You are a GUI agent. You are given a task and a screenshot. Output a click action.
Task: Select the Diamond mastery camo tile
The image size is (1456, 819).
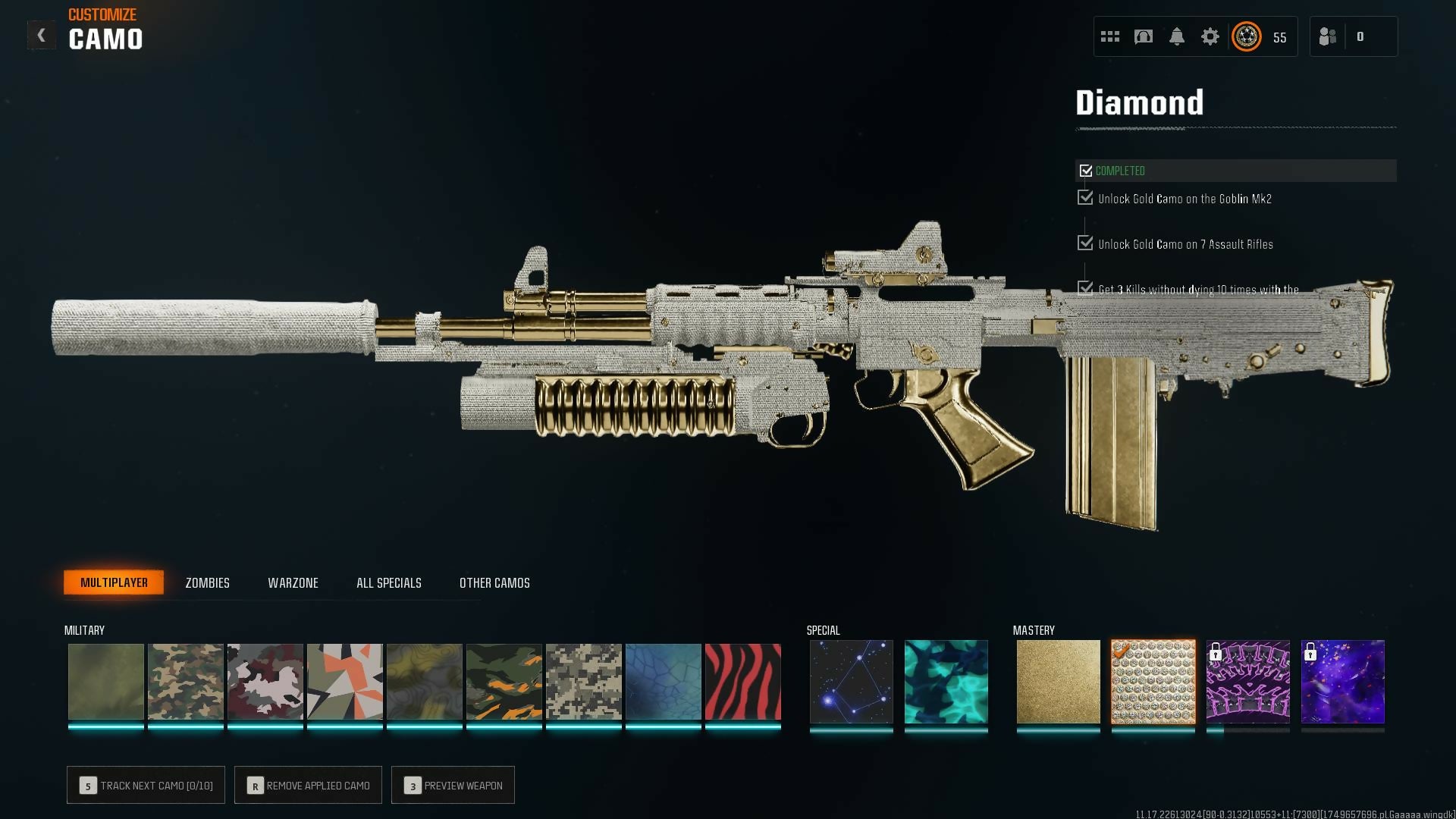tap(1153, 682)
